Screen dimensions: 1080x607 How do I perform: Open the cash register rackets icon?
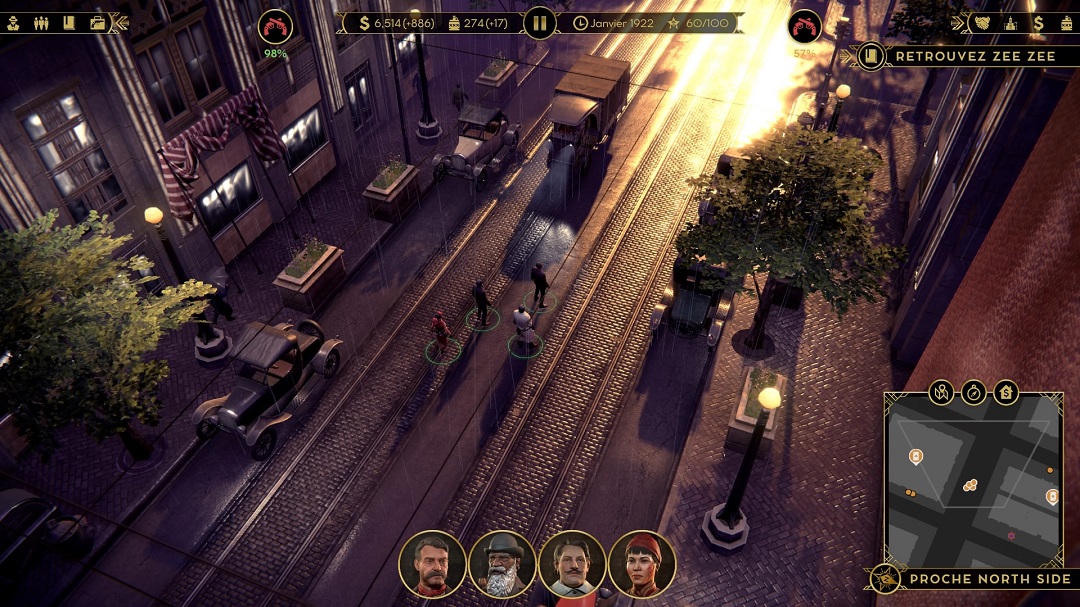point(1066,22)
